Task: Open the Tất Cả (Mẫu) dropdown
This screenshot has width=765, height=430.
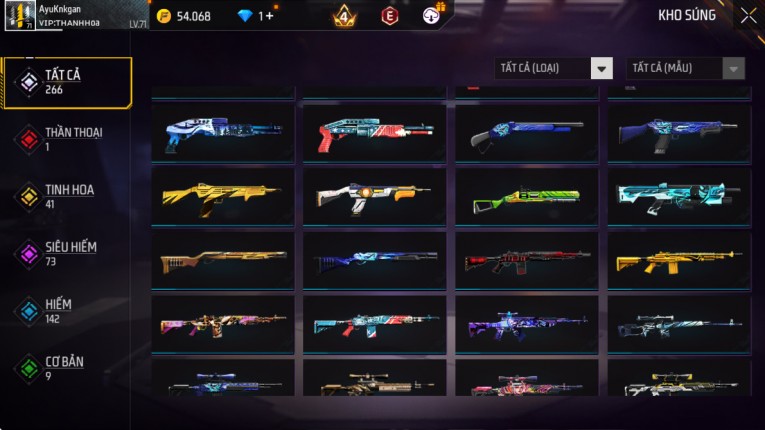Action: point(685,68)
